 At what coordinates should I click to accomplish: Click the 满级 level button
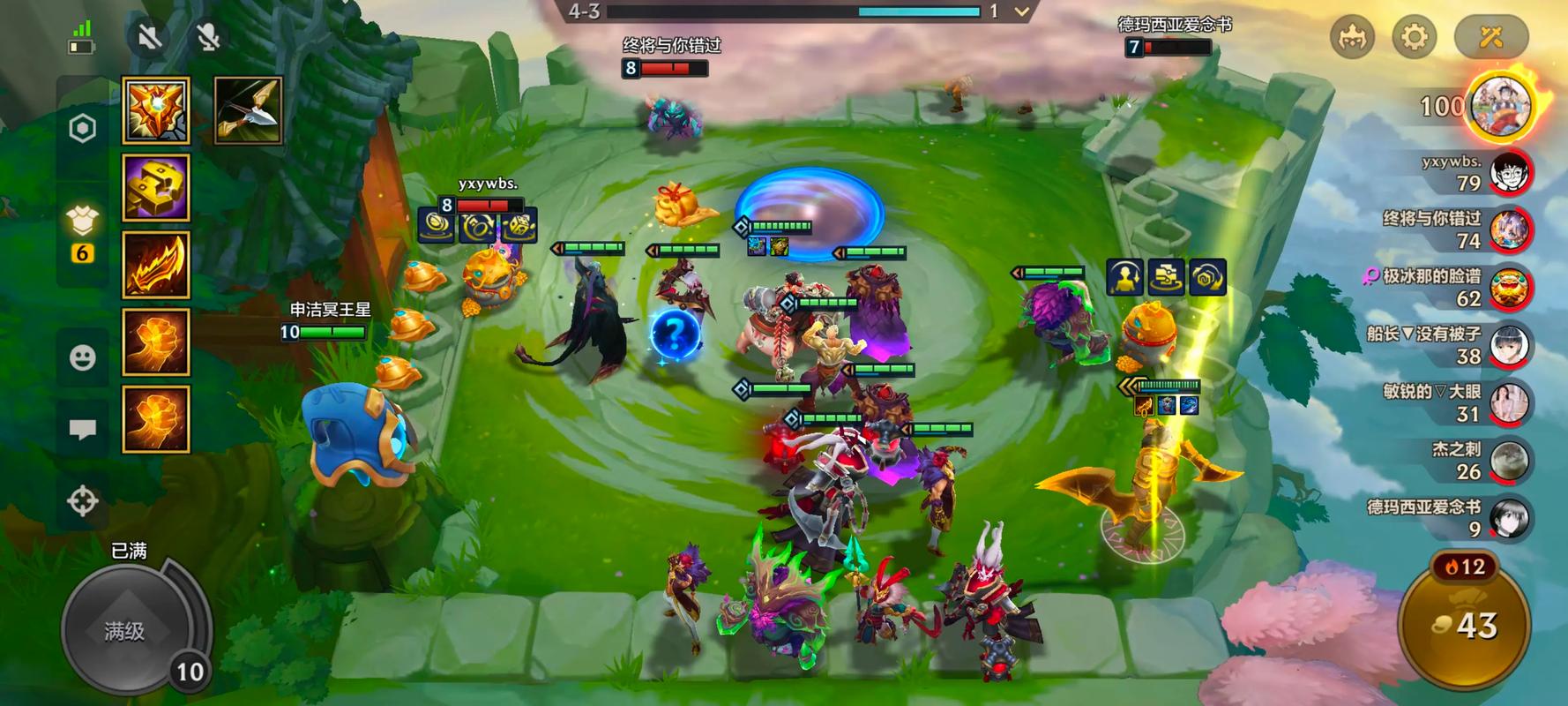click(x=124, y=630)
